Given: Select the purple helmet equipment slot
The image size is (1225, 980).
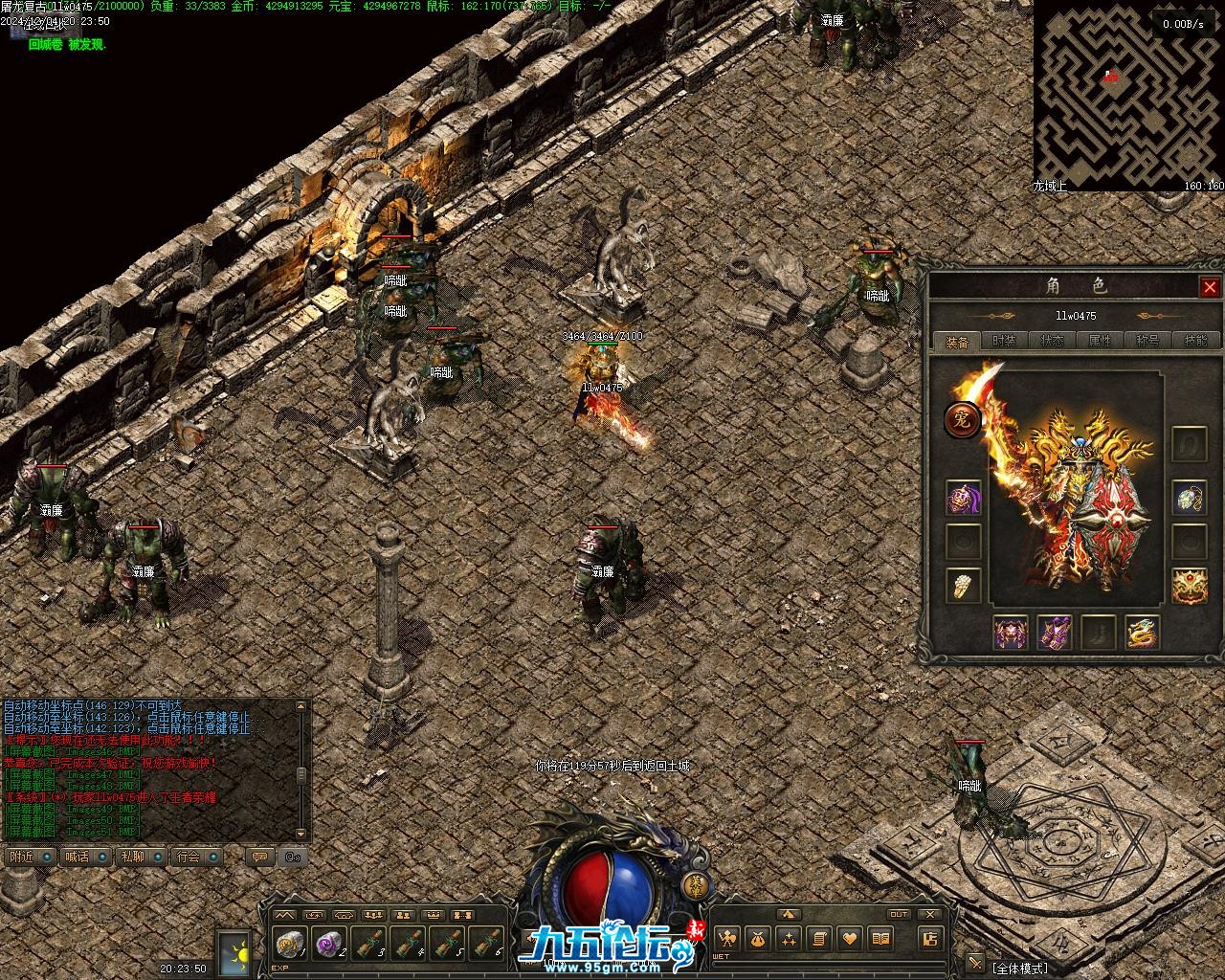Looking at the screenshot, I should (x=963, y=499).
